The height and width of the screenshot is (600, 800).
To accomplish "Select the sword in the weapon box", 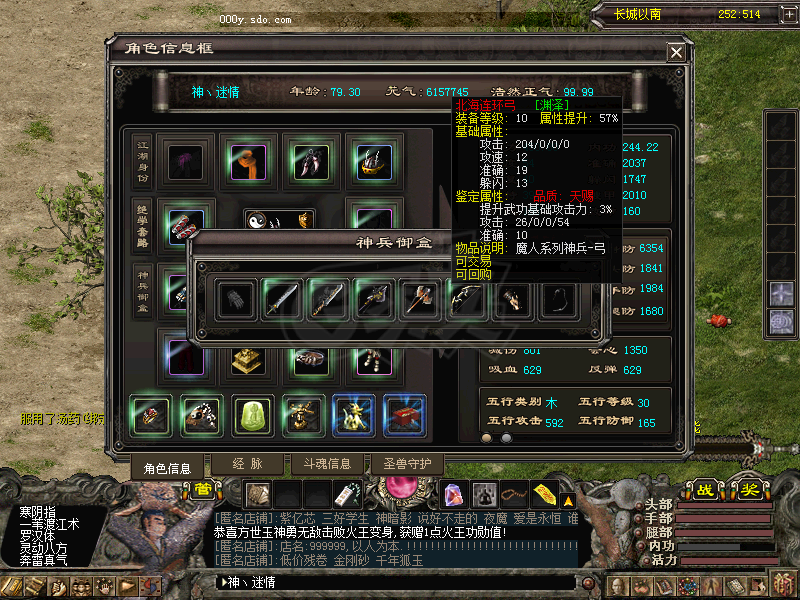I will (x=282, y=299).
